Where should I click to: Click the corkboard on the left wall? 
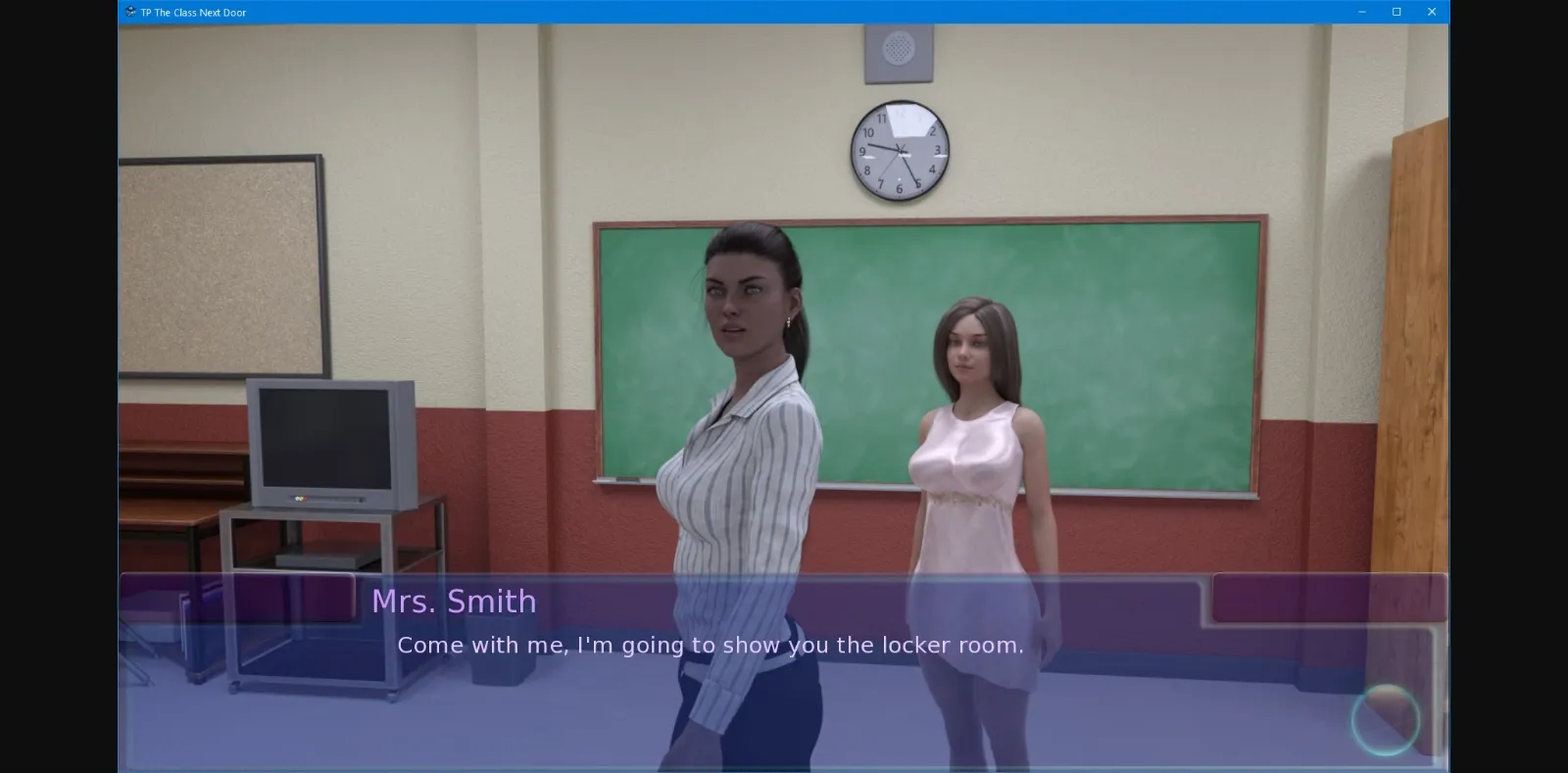(x=220, y=265)
